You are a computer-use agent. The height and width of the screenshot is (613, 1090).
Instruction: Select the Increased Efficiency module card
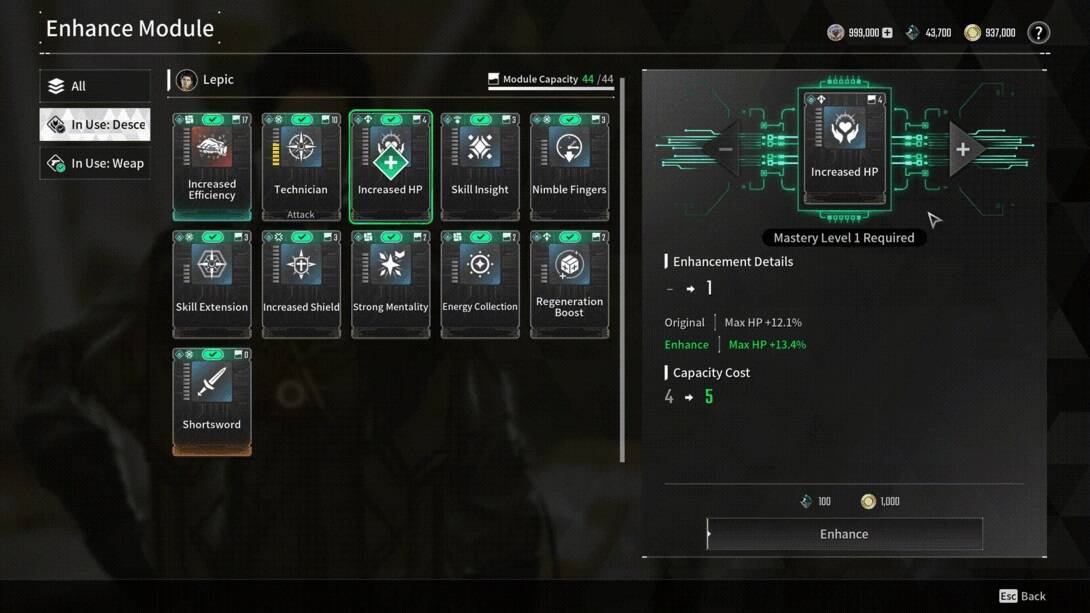pos(212,166)
